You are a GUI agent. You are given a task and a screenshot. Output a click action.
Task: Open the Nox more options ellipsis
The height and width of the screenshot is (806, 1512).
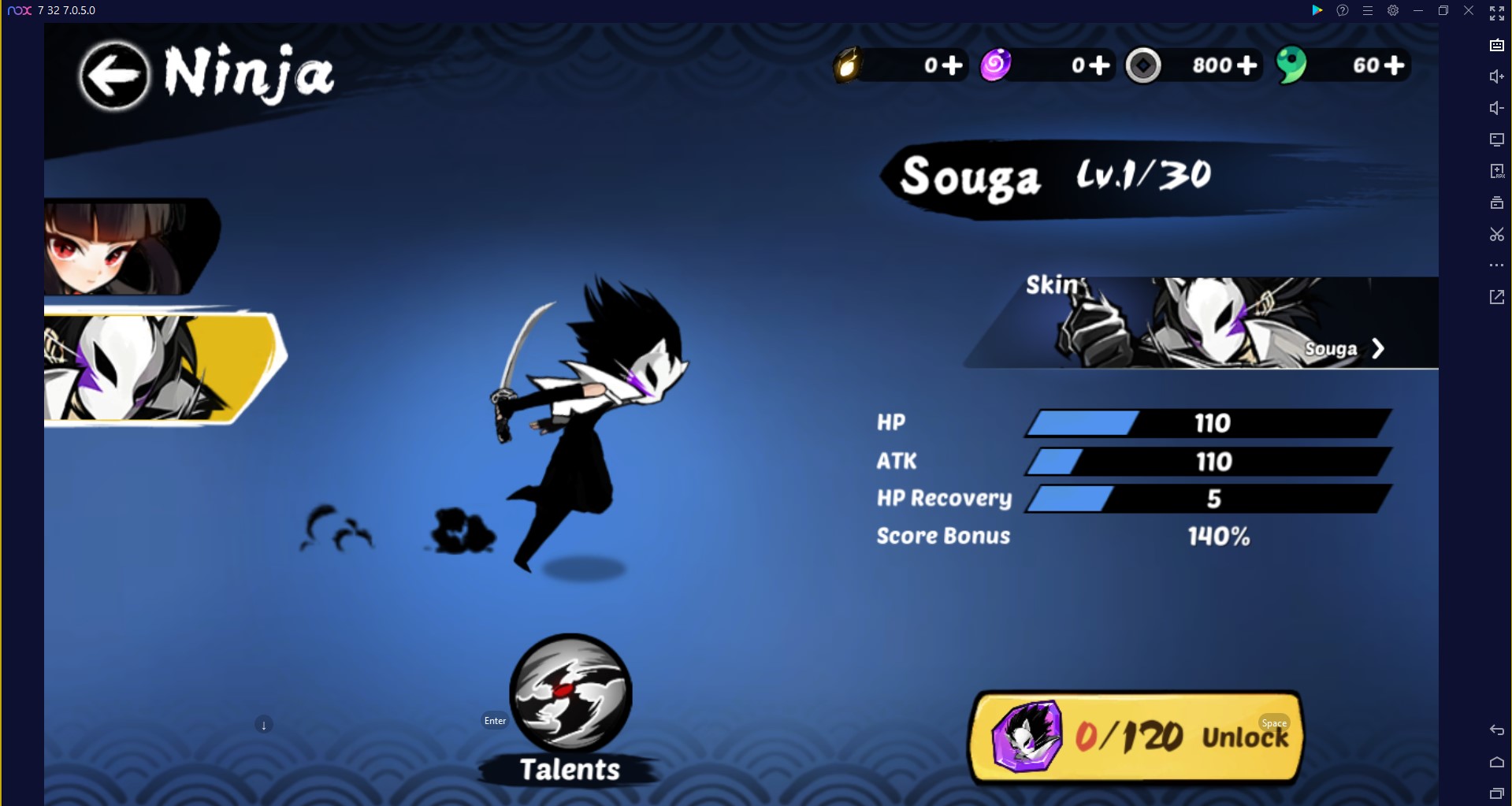[x=1496, y=265]
